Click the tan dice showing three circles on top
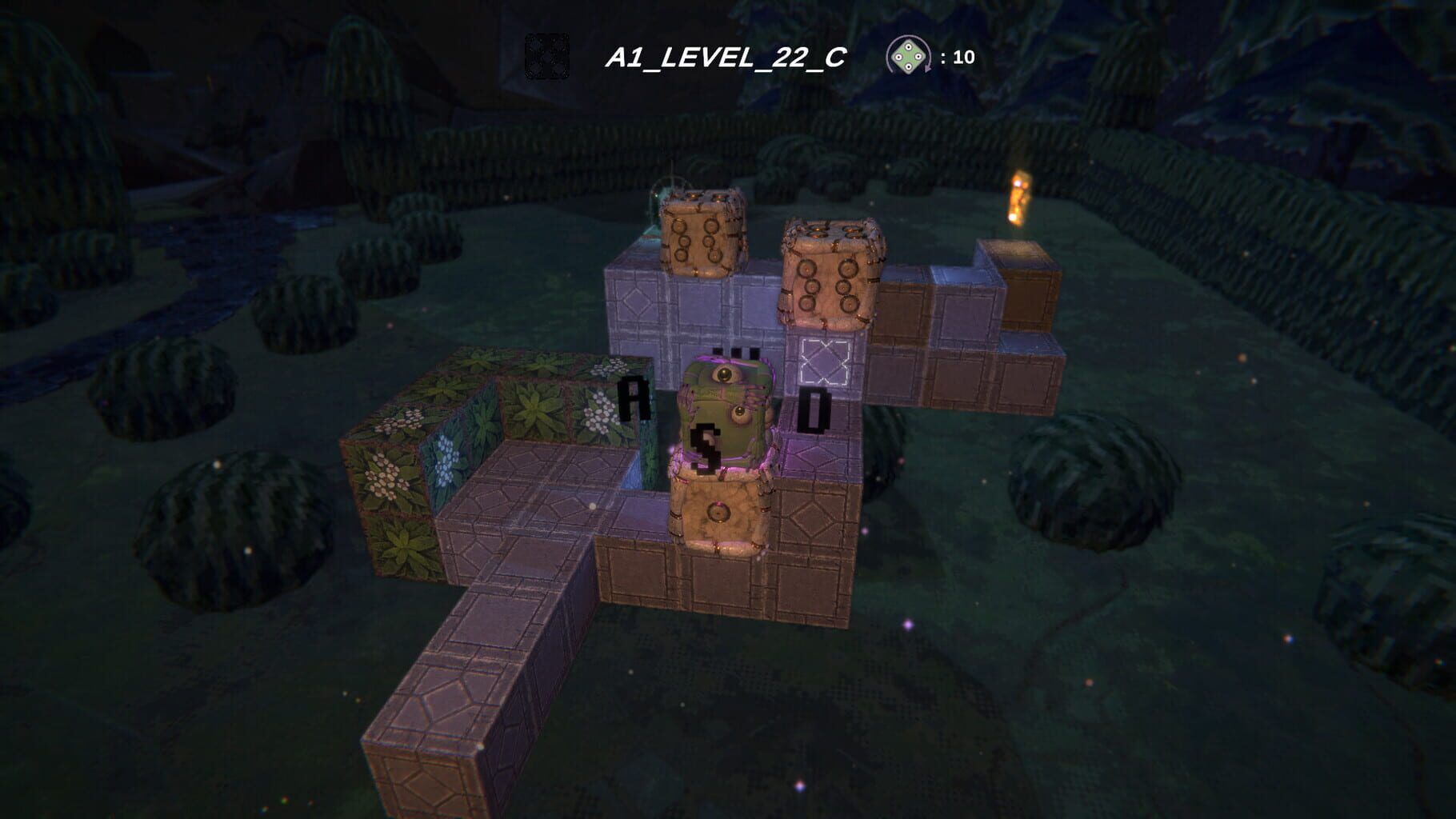1456x819 pixels. 702,232
